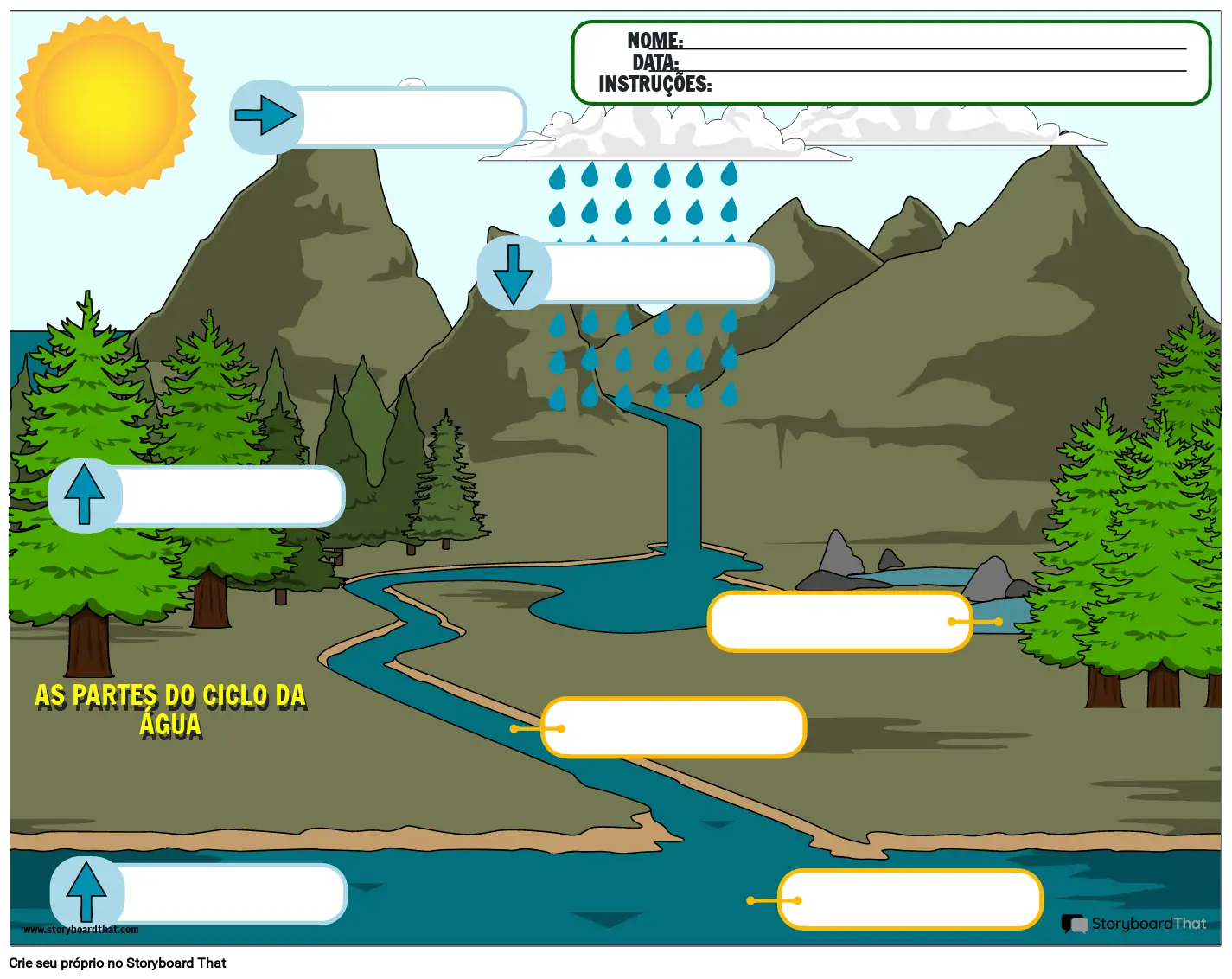Click the up-arrow label box over the ocean
Screen dimensions: 1232x979
[x=233, y=894]
